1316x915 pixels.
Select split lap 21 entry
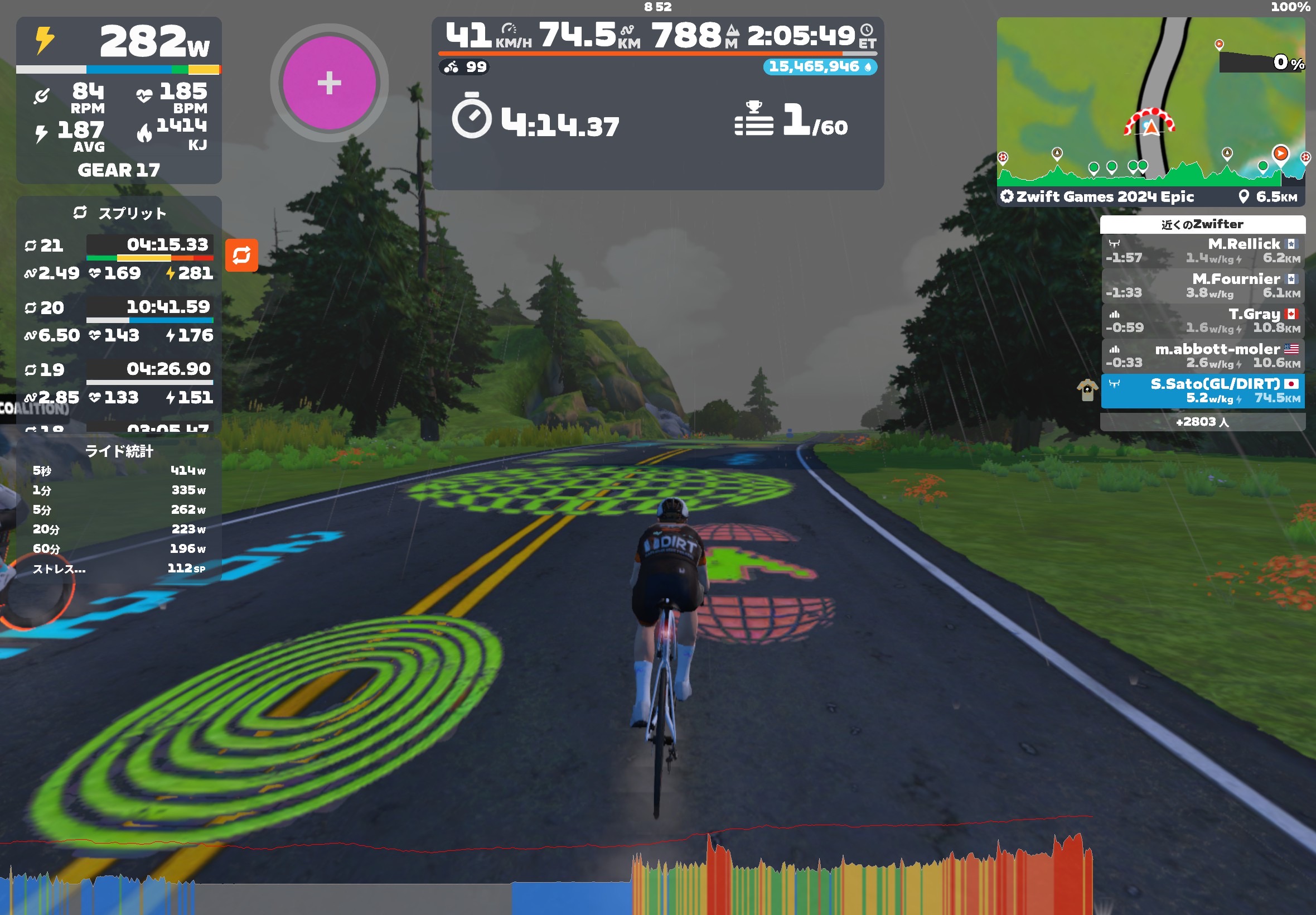pyautogui.click(x=119, y=258)
